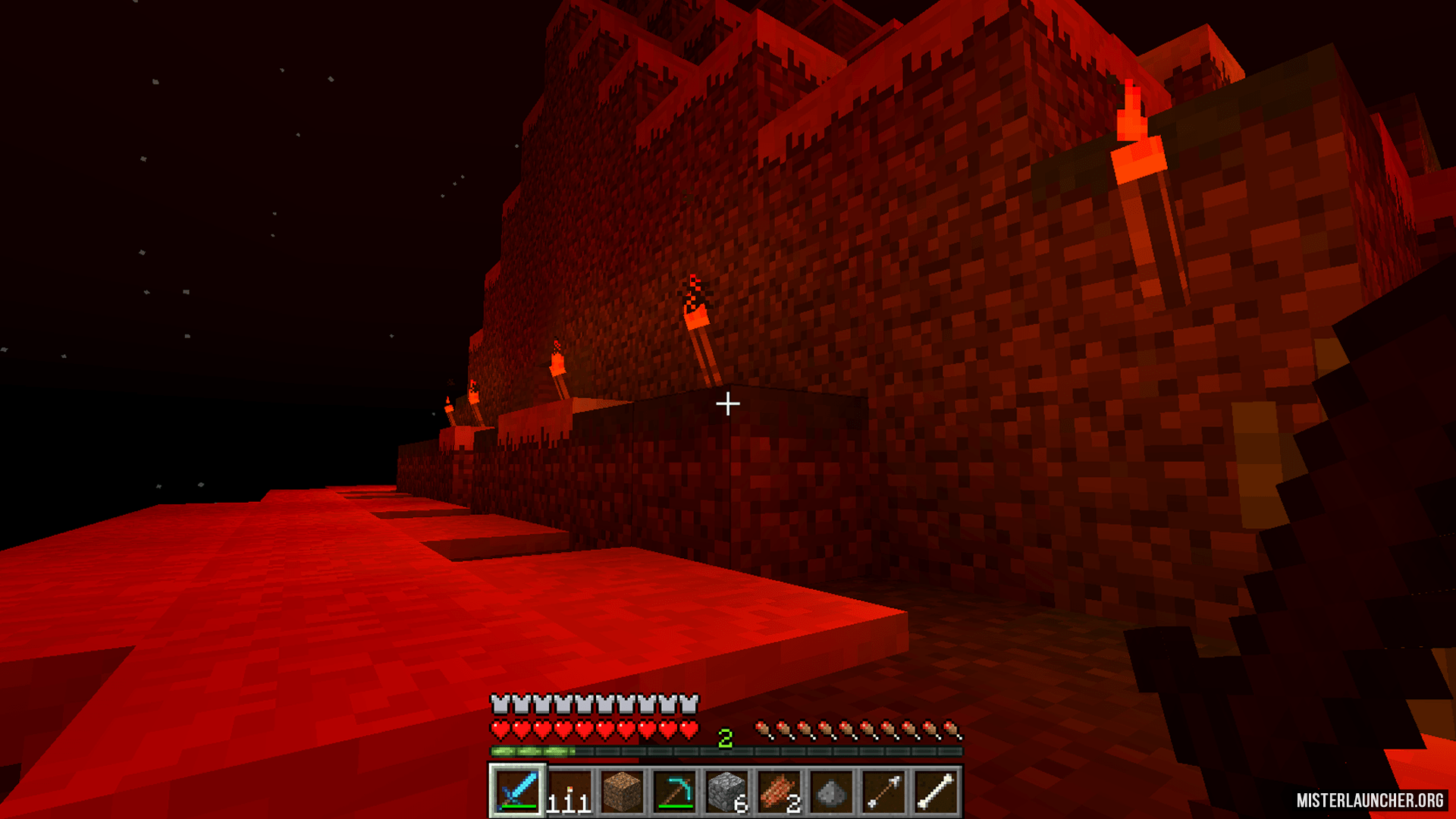Choose the arrow hotbar slot

click(883, 791)
